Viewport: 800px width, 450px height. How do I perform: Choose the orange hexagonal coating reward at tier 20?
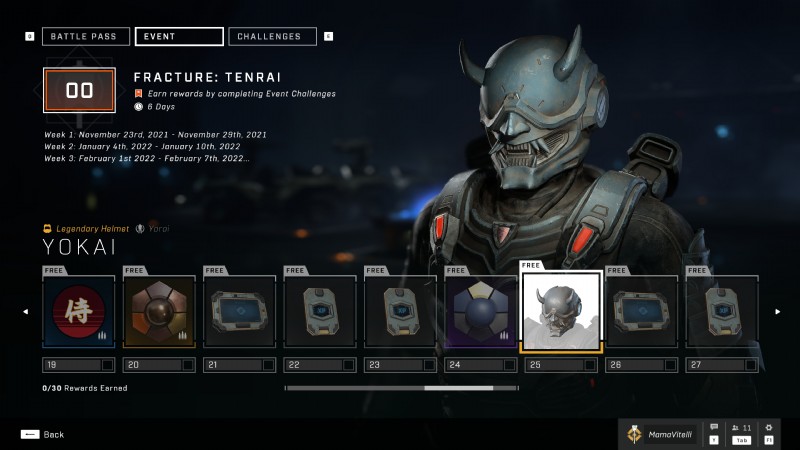tap(160, 312)
